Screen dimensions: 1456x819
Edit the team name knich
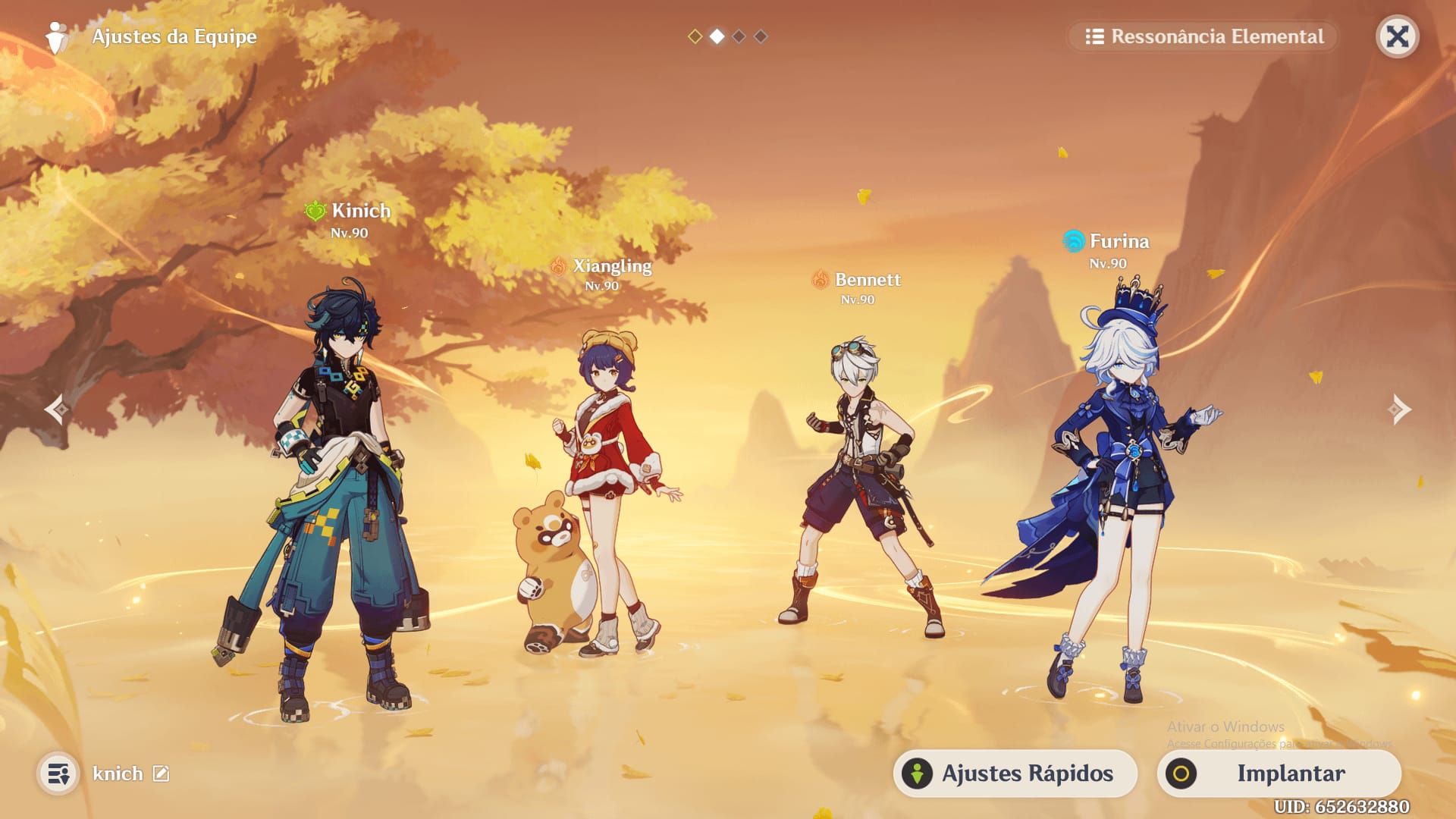(x=161, y=773)
